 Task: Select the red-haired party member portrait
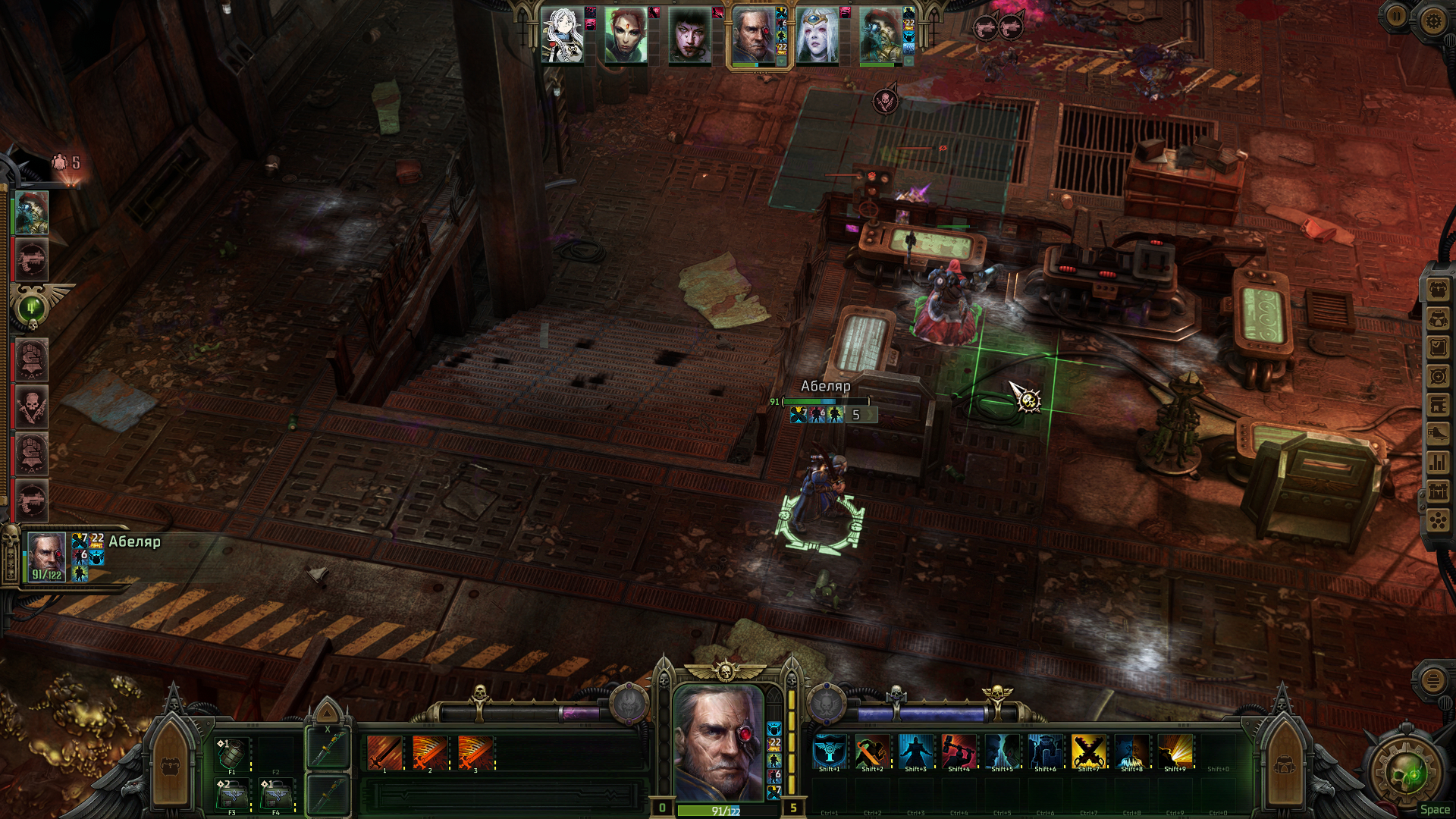(626, 36)
